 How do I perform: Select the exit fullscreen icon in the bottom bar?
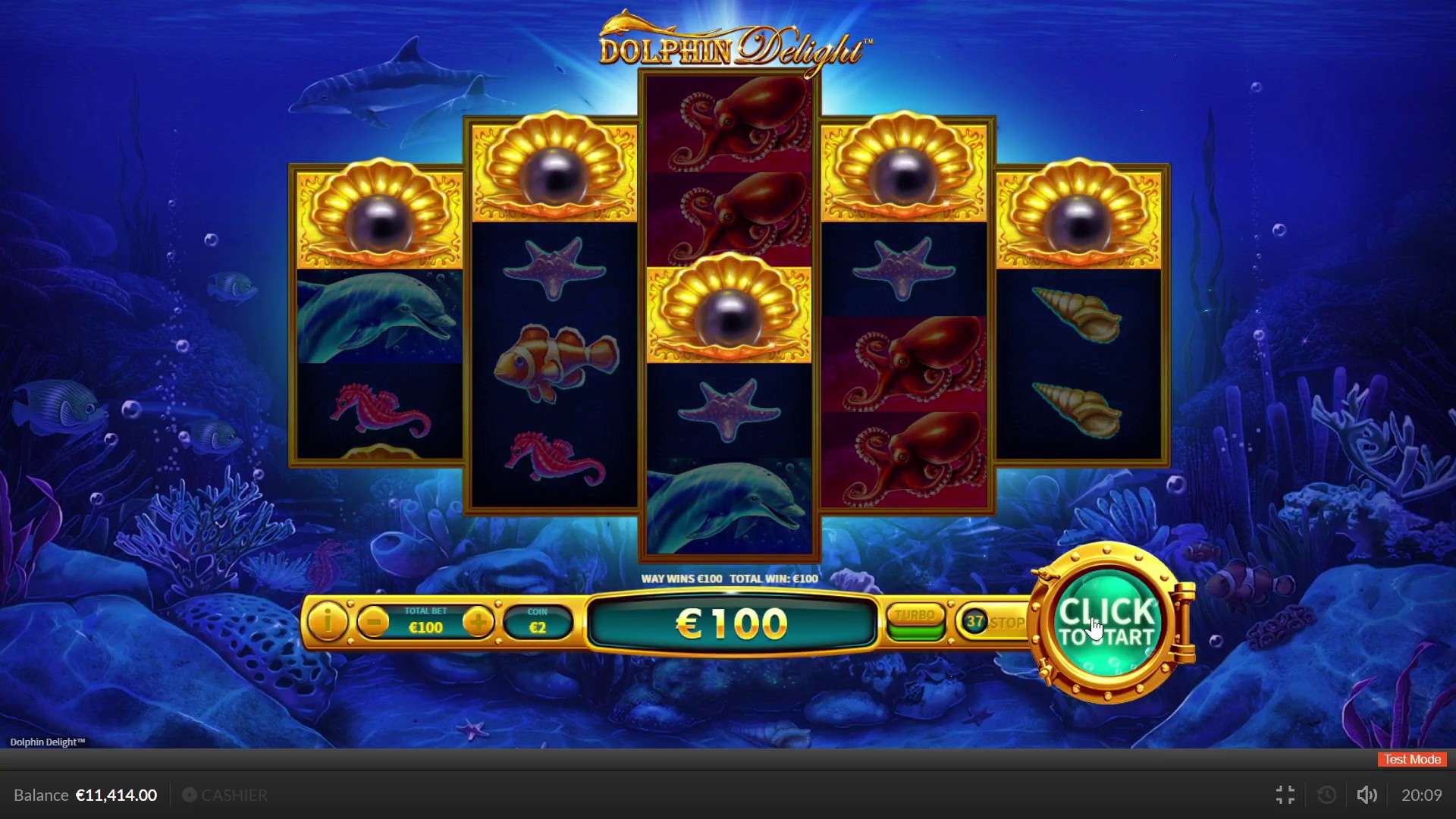[x=1285, y=795]
